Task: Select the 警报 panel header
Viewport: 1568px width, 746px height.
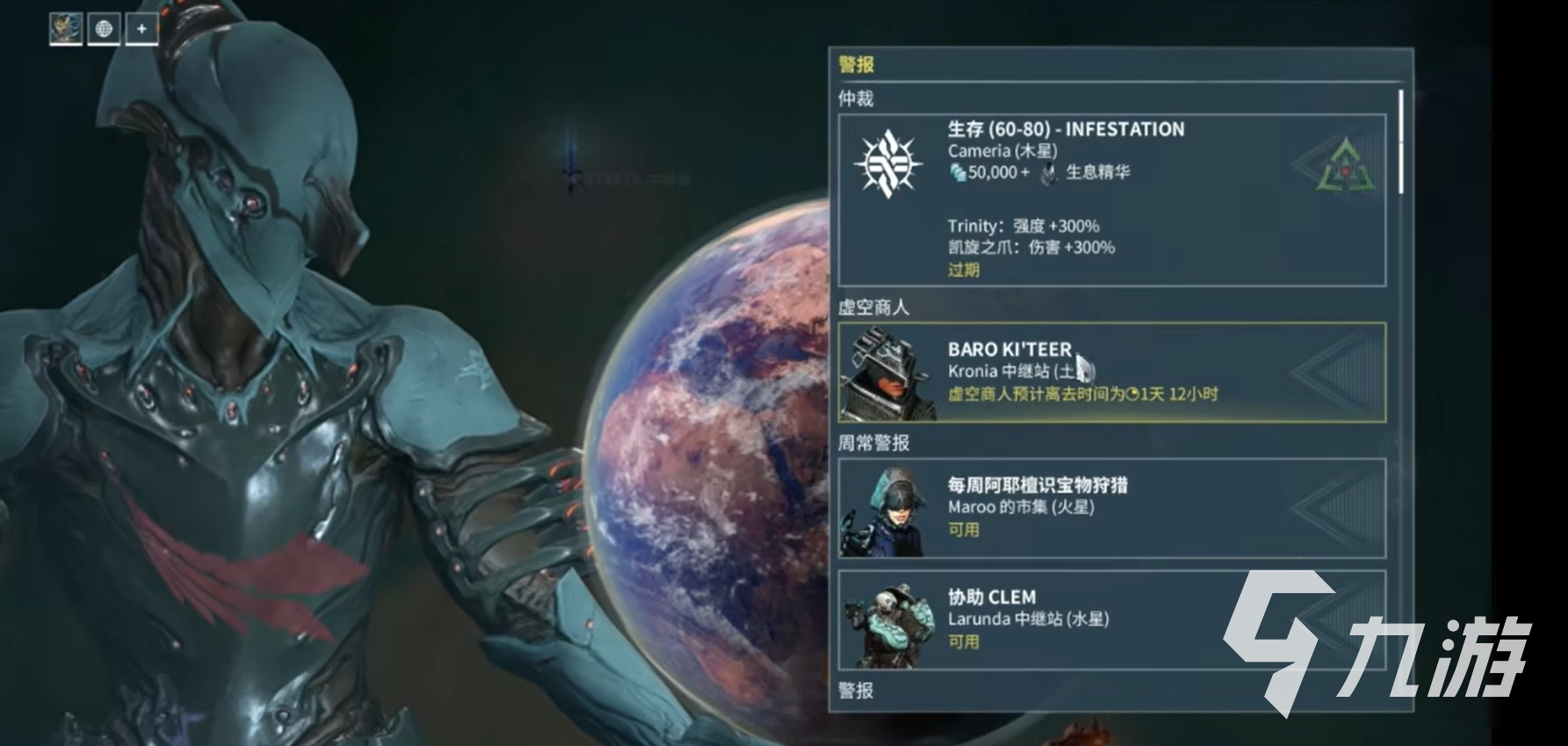Action: tap(855, 62)
